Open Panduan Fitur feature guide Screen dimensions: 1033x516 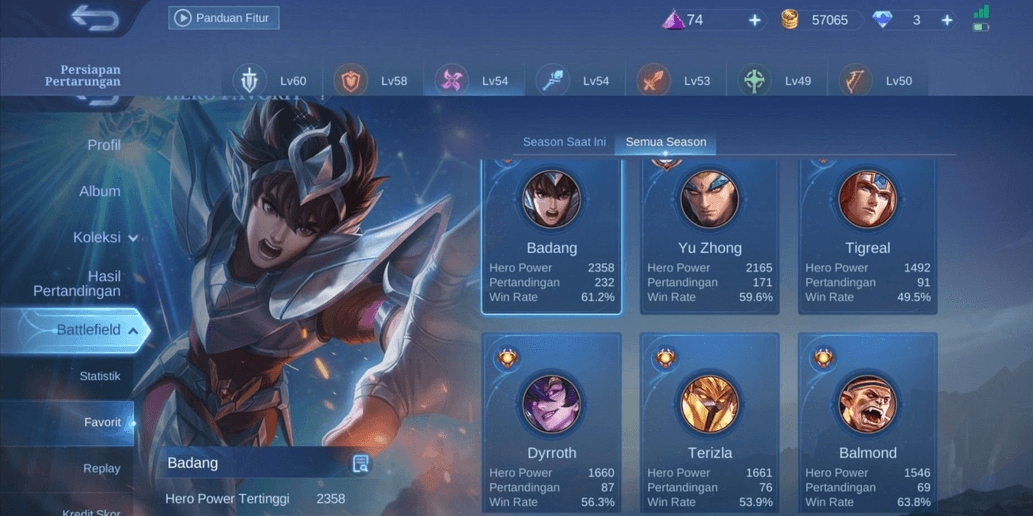tap(224, 18)
